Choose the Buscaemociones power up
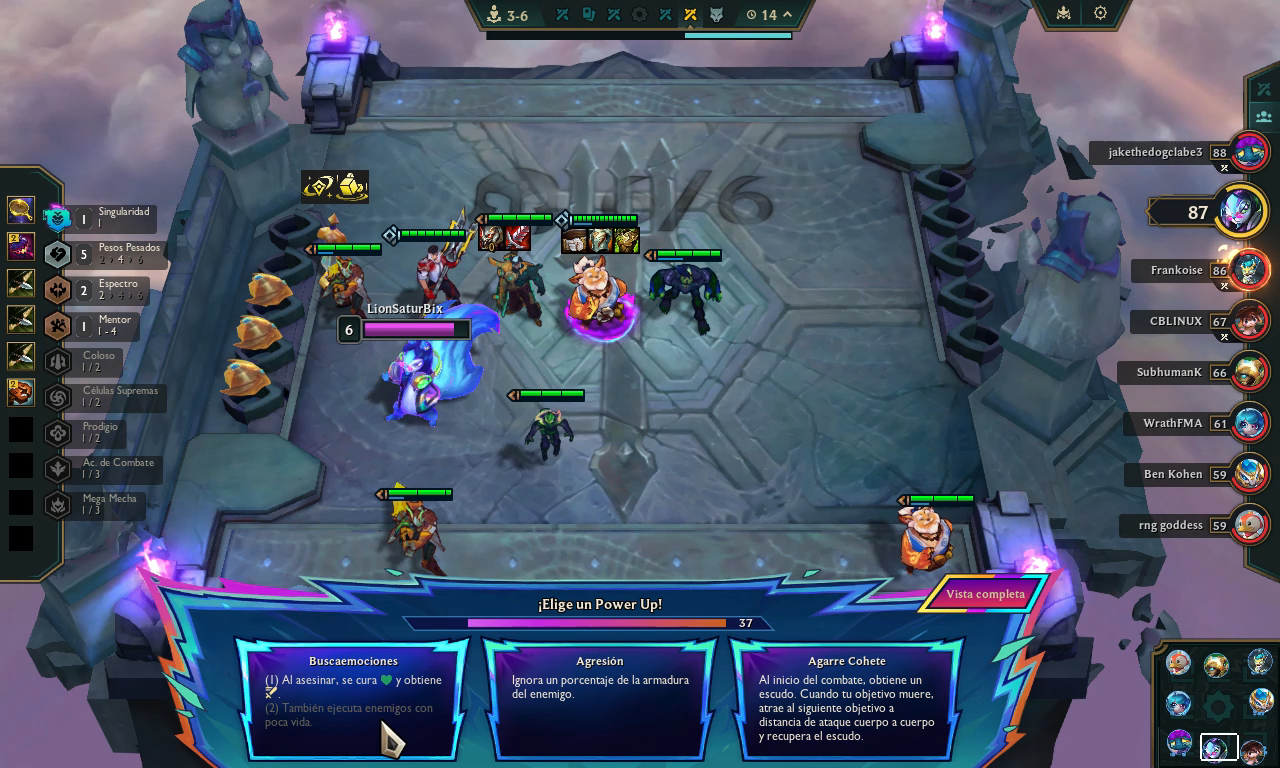The image size is (1280, 768). click(x=353, y=699)
